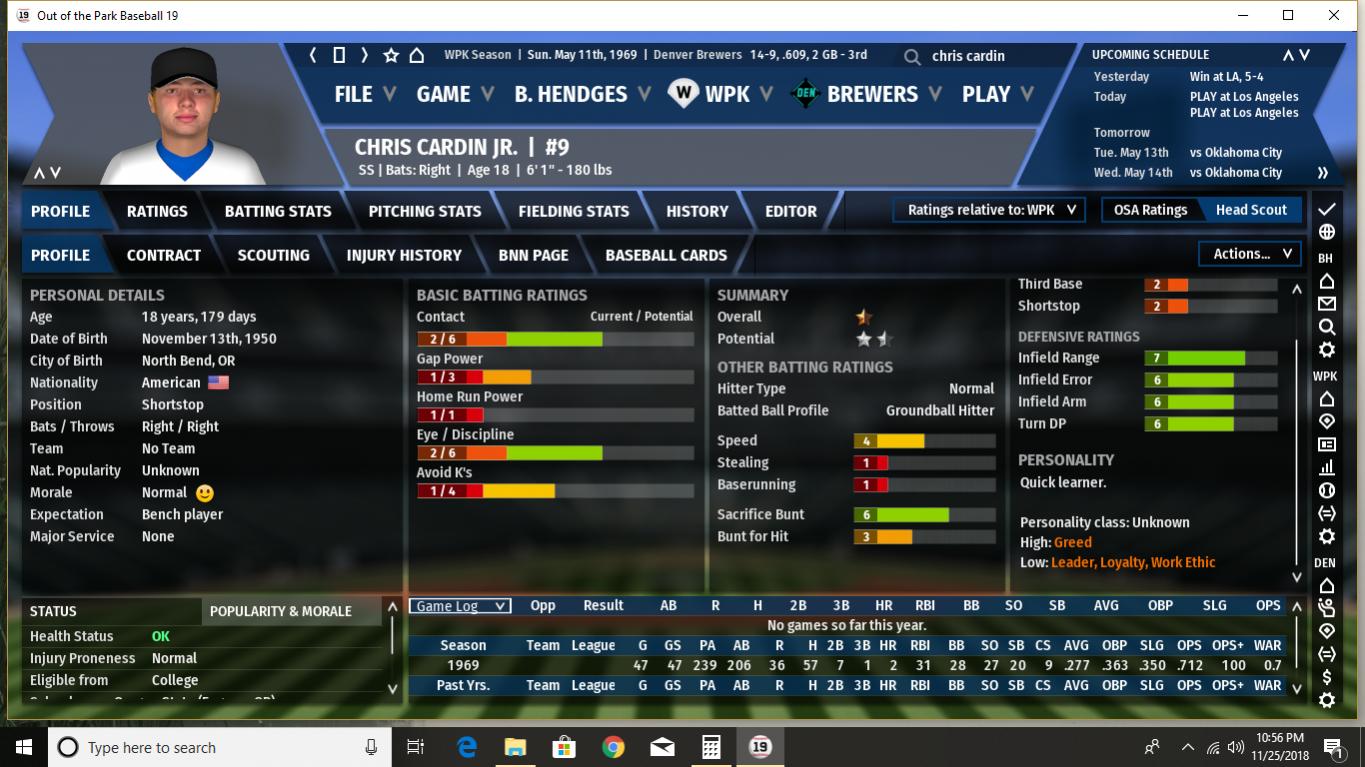Screen dimensions: 1365x767
Task: Show the BATTING STATS tab
Action: [278, 211]
